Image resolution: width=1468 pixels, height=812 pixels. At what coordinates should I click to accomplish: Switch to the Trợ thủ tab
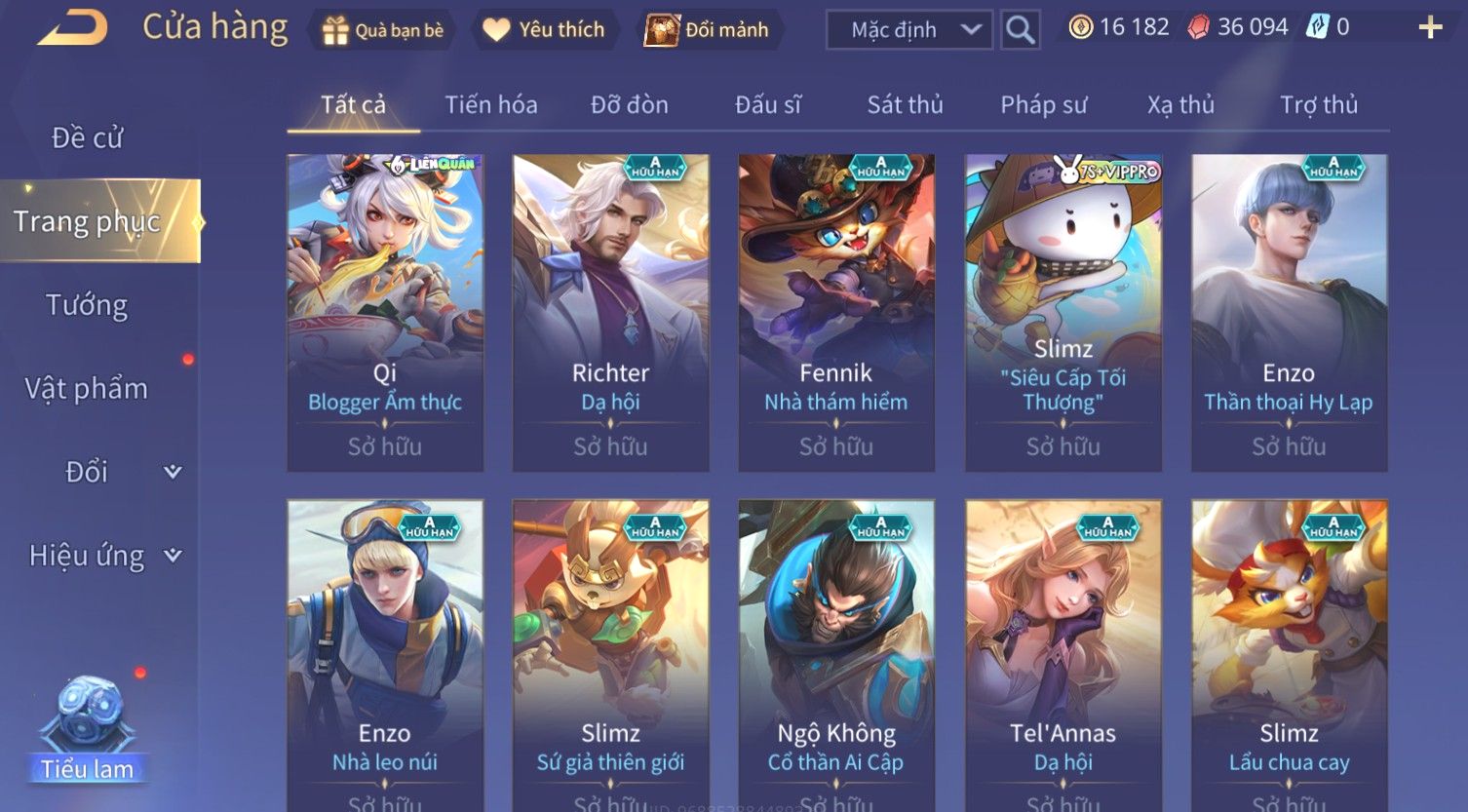tap(1318, 104)
